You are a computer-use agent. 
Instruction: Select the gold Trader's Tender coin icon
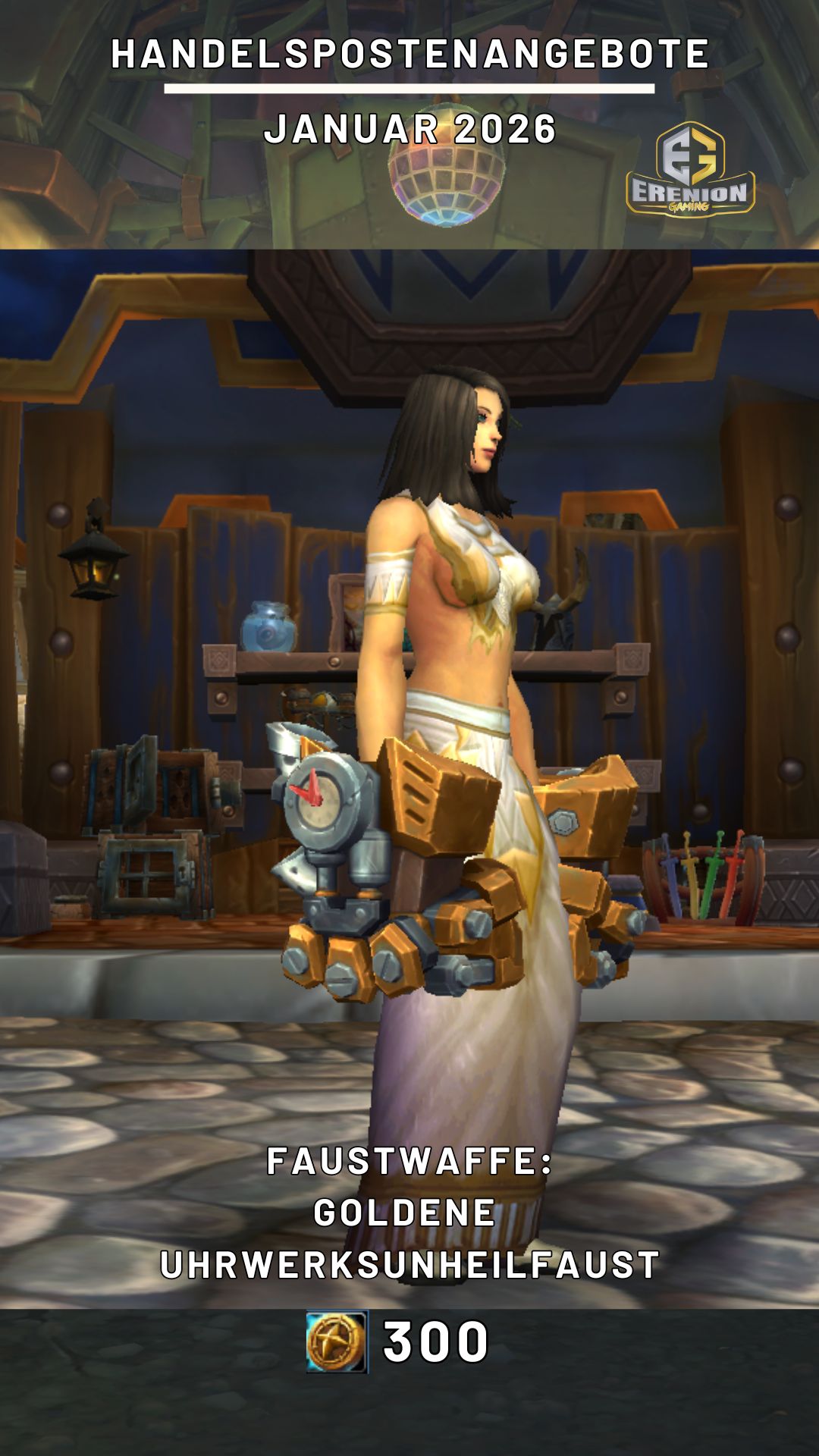click(337, 1341)
